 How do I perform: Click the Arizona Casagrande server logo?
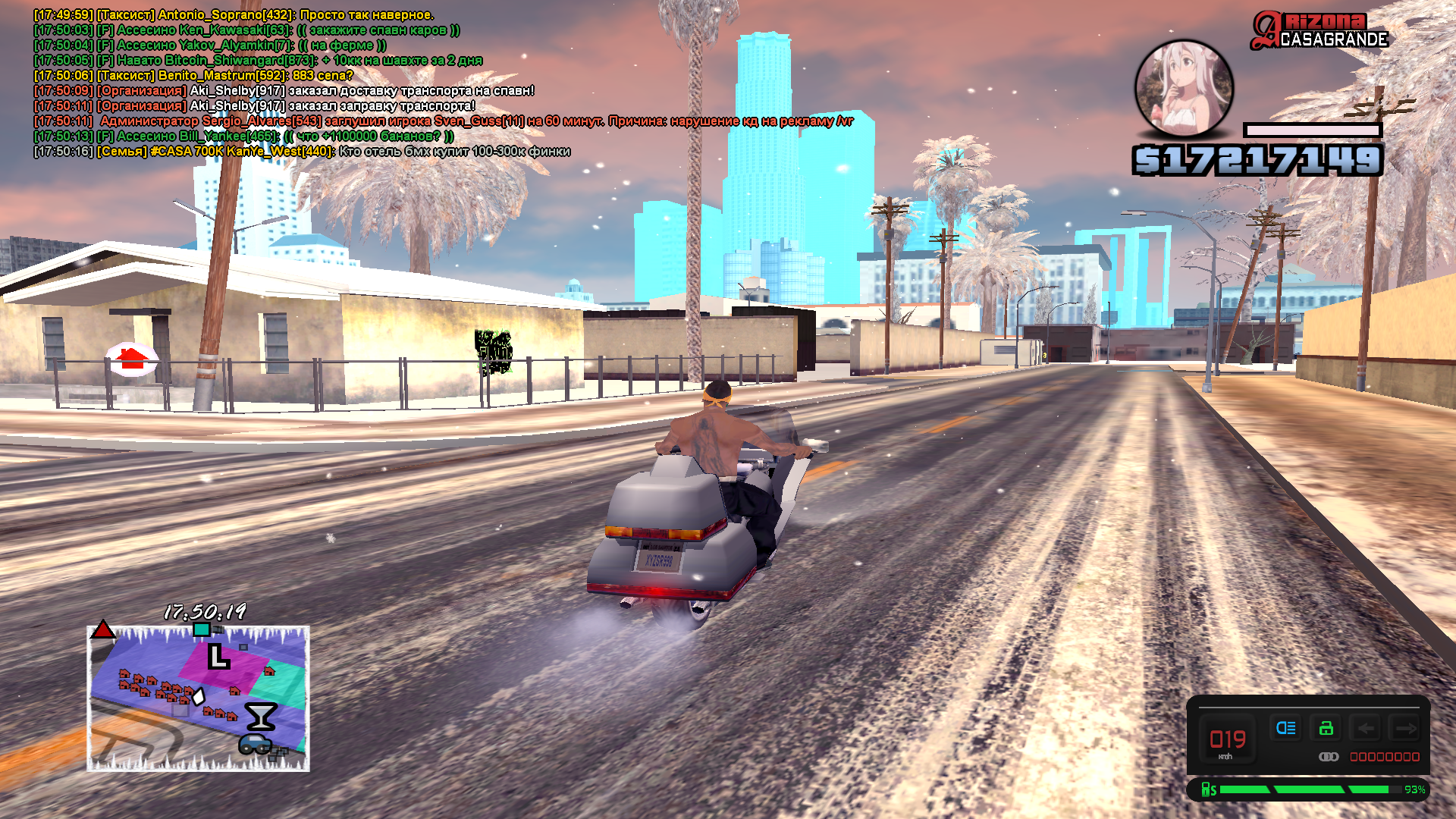1319,32
